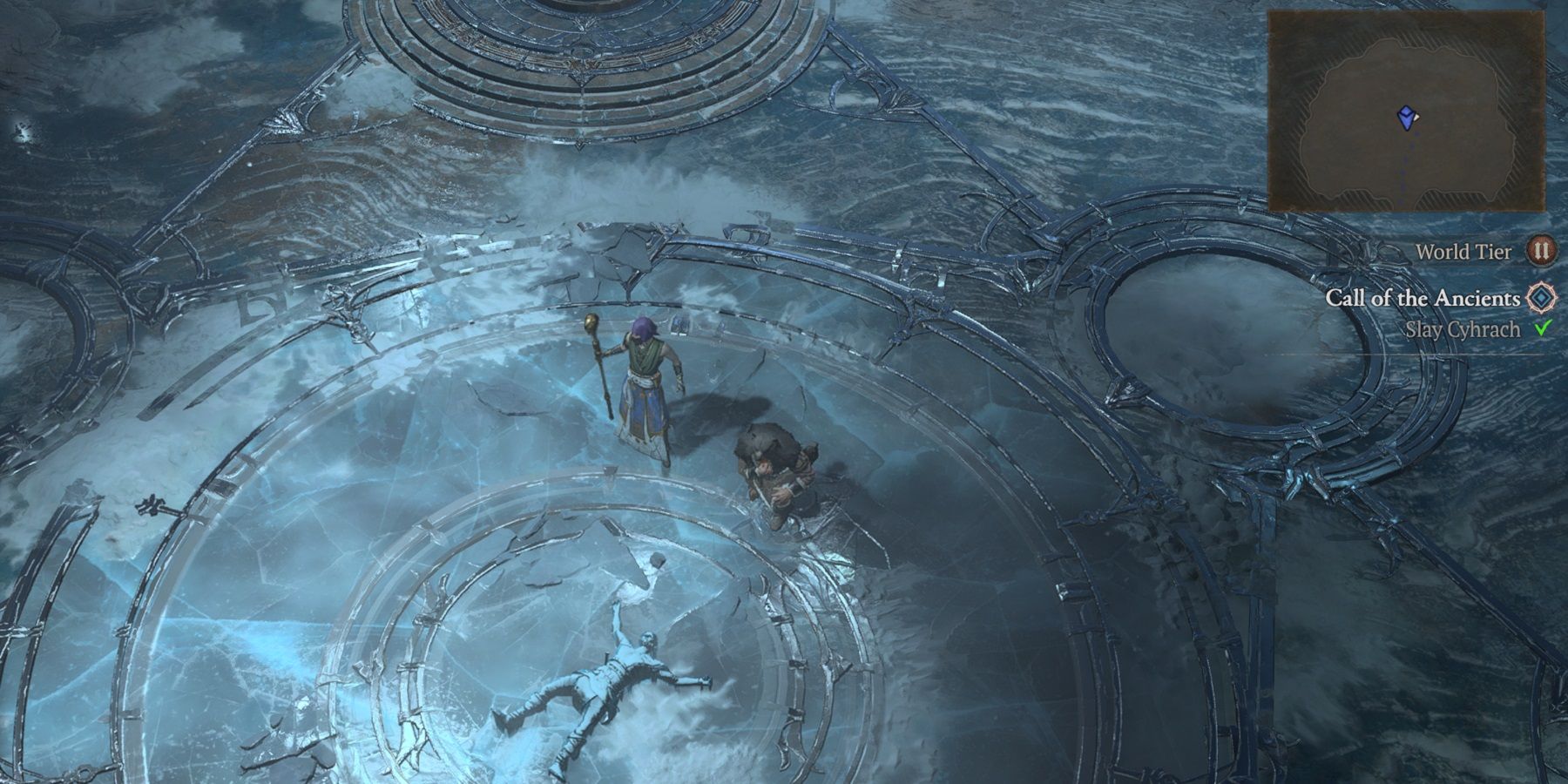The height and width of the screenshot is (784, 1568).
Task: Expand the Call of the Ancients quest details
Action: pos(1424,300)
